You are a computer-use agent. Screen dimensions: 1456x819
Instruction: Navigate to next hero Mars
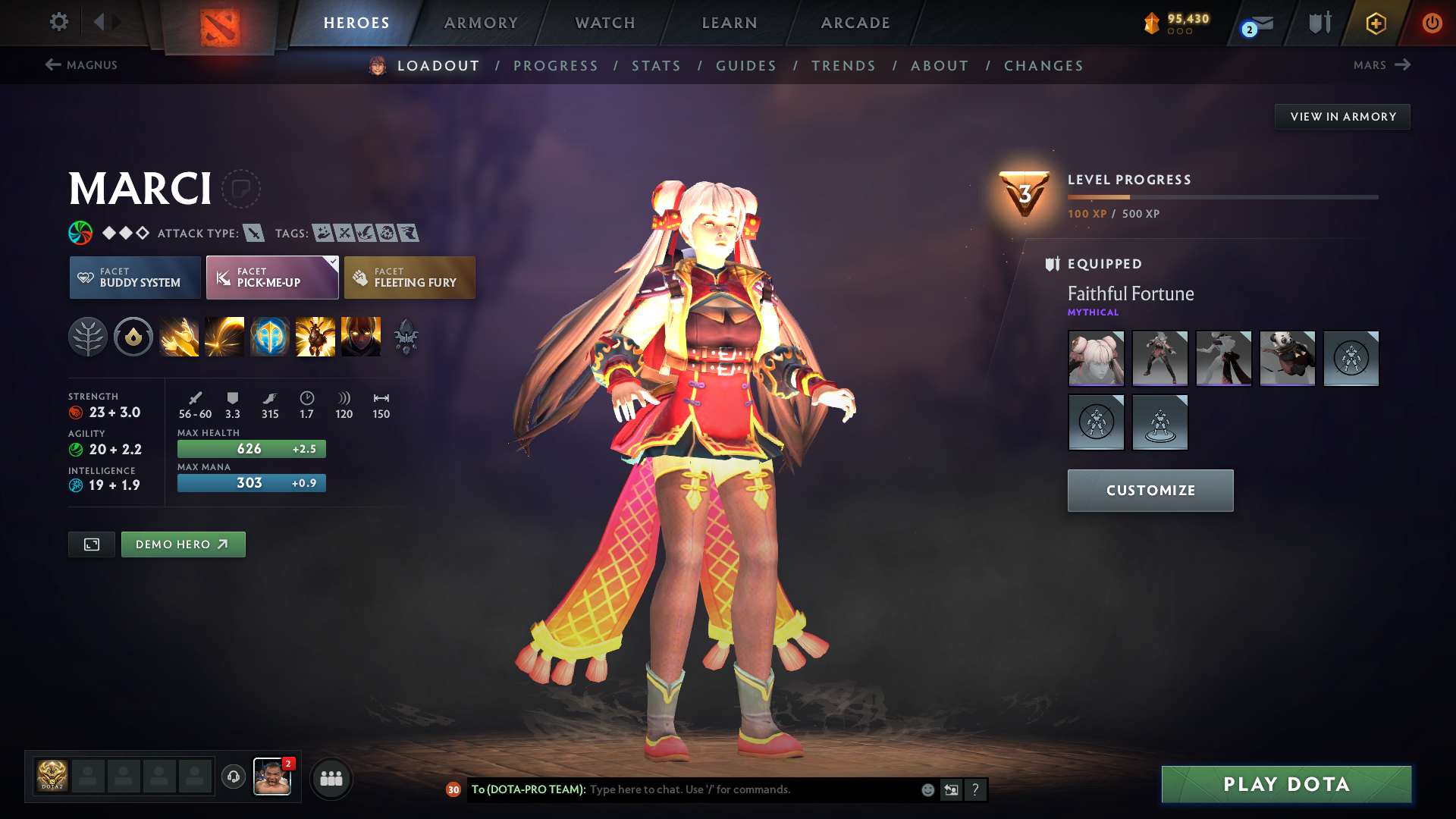[x=1381, y=65]
